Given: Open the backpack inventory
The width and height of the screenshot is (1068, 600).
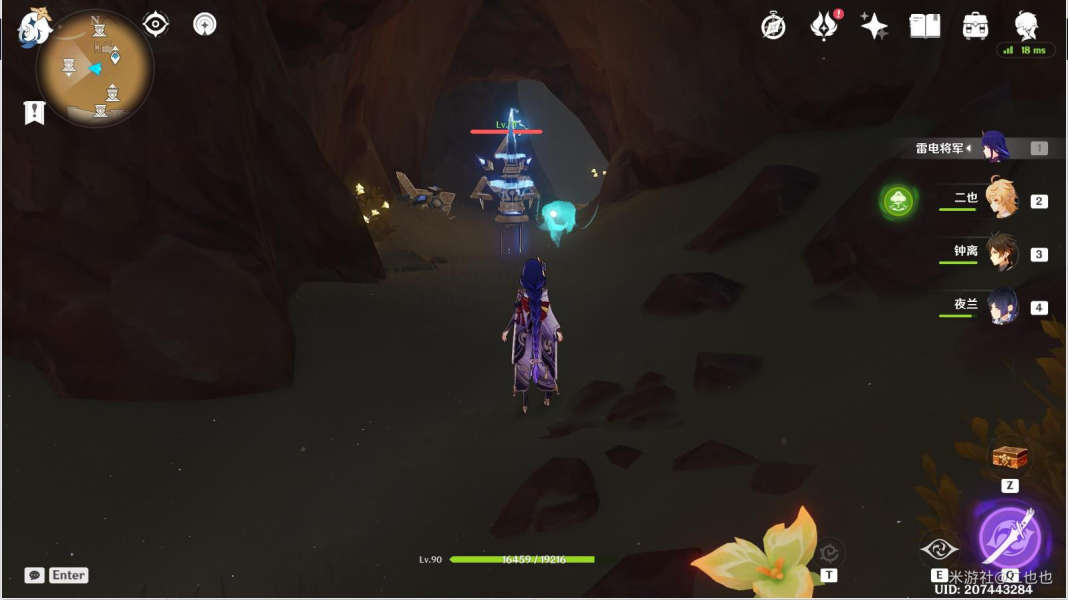Looking at the screenshot, I should 975,26.
